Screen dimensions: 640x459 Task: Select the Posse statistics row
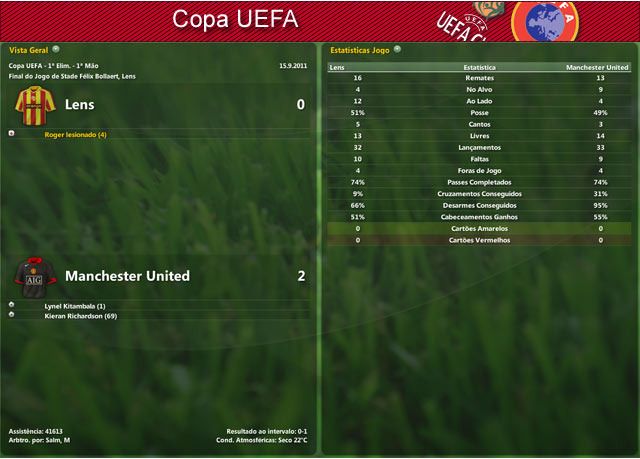coord(478,113)
